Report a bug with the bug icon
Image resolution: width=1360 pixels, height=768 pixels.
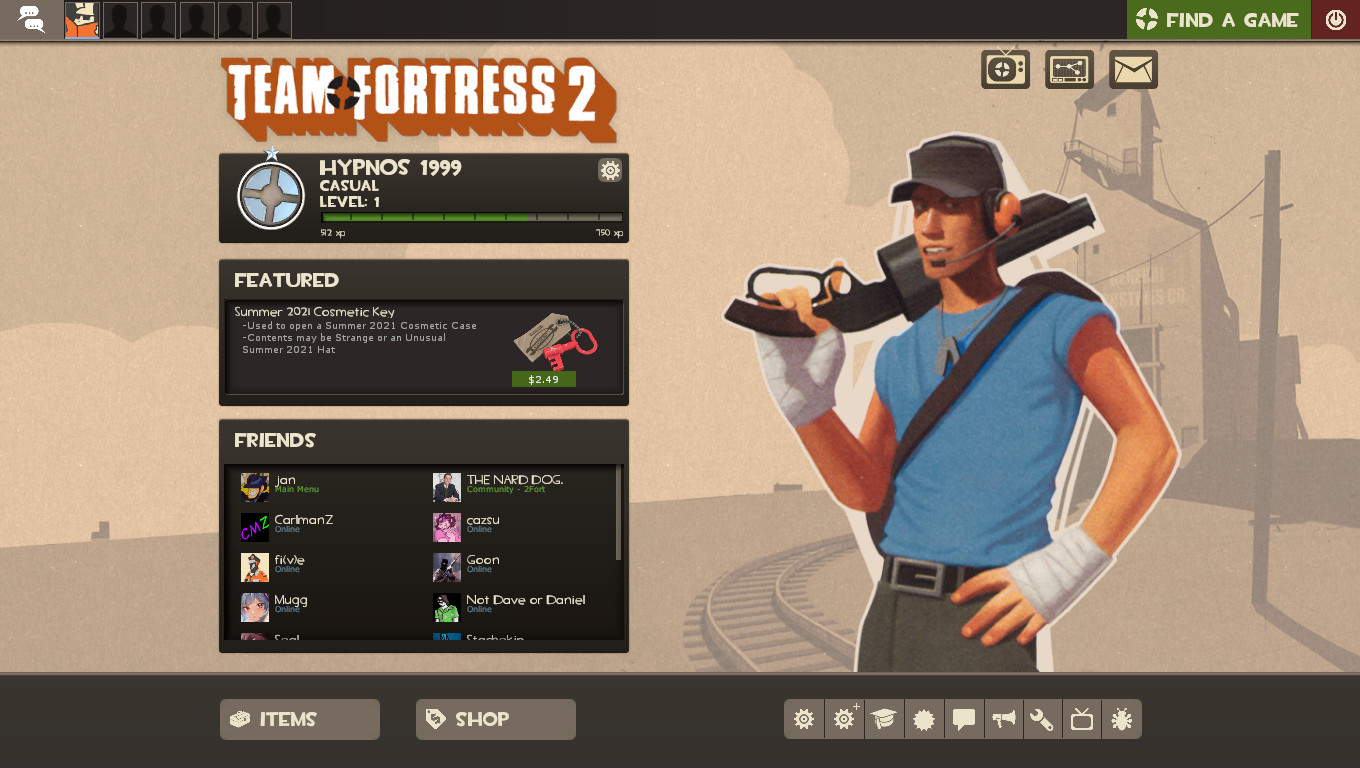click(1122, 719)
